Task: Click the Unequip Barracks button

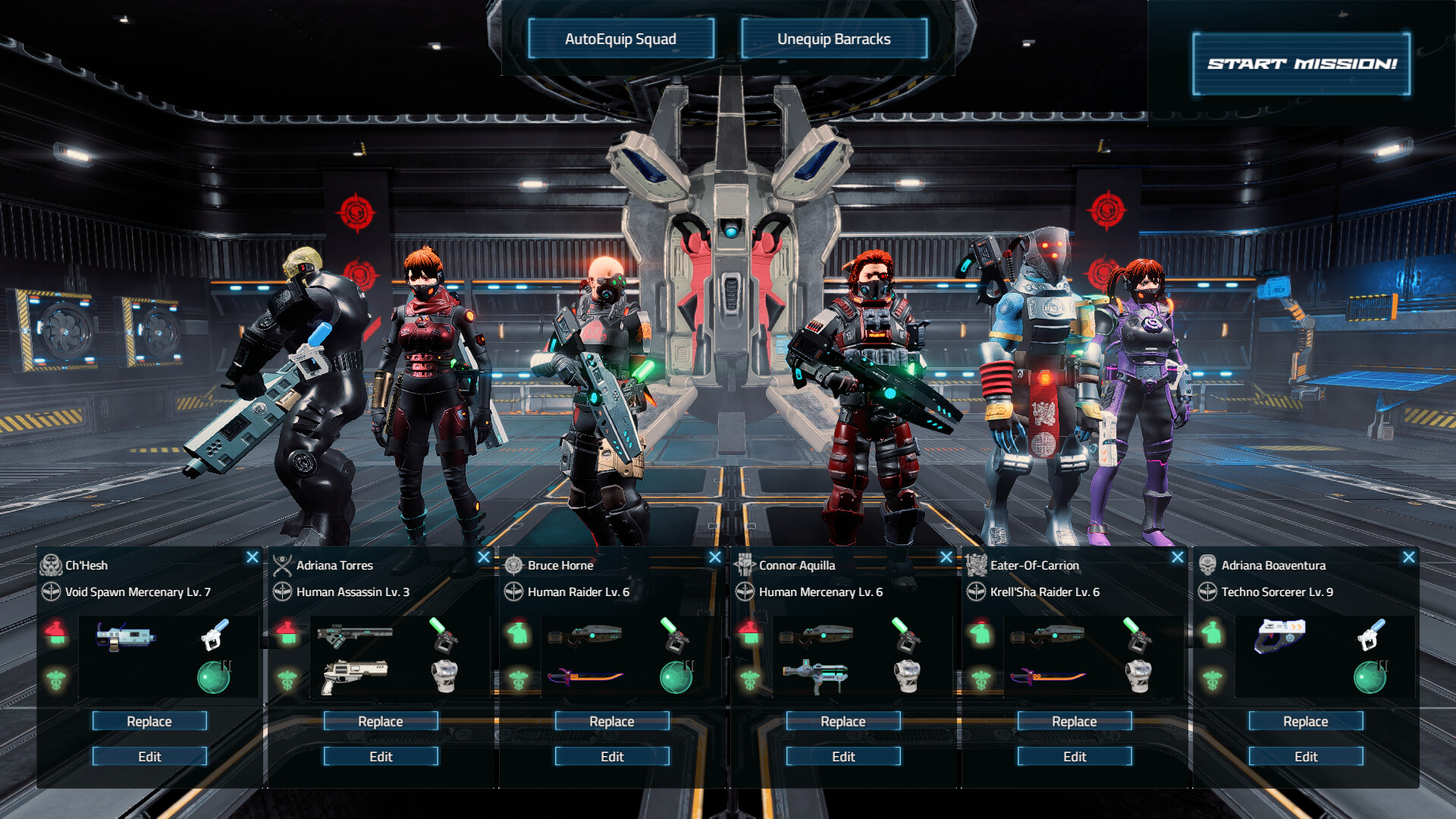Action: (x=833, y=39)
